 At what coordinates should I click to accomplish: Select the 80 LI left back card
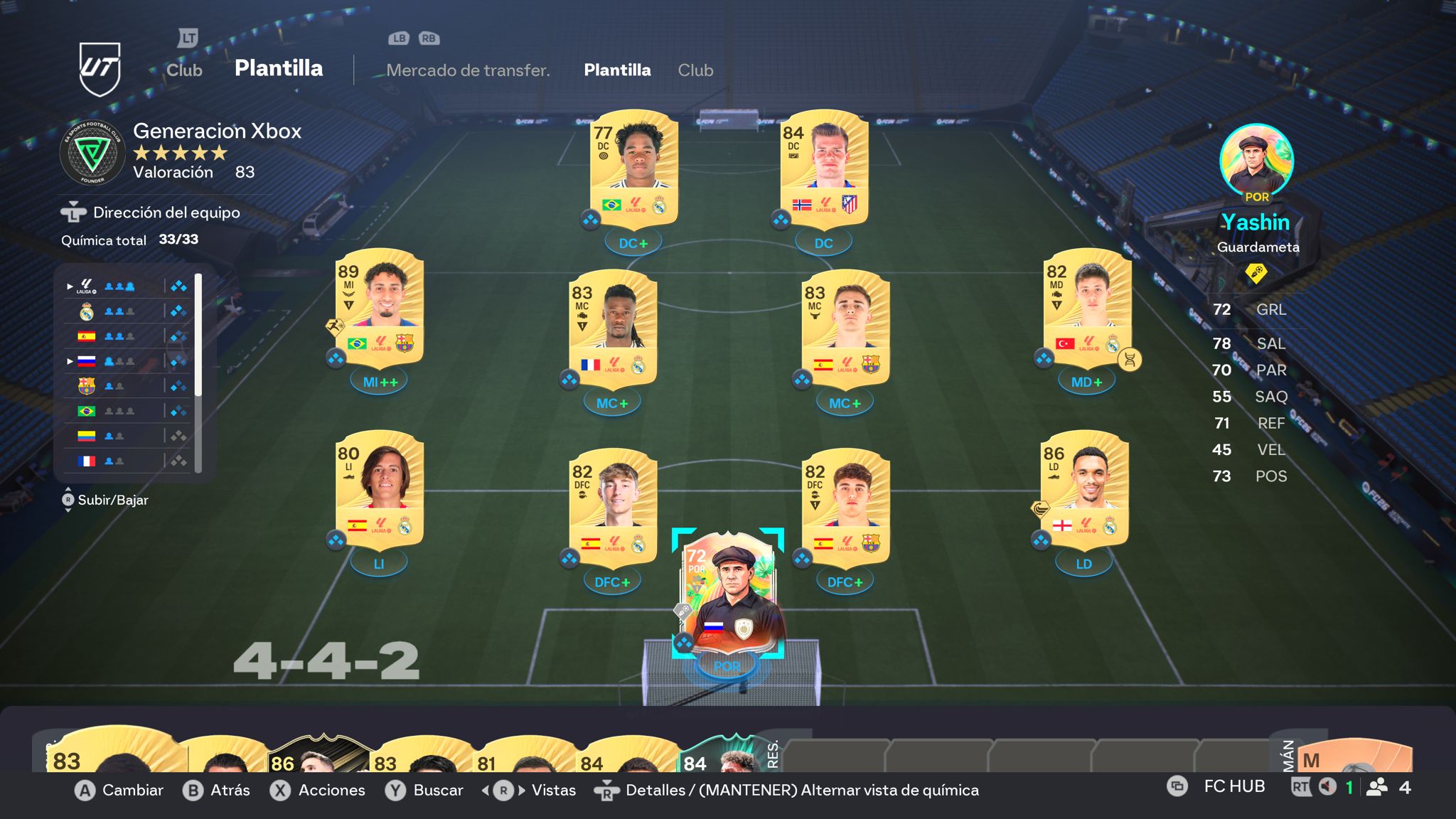coord(380,489)
